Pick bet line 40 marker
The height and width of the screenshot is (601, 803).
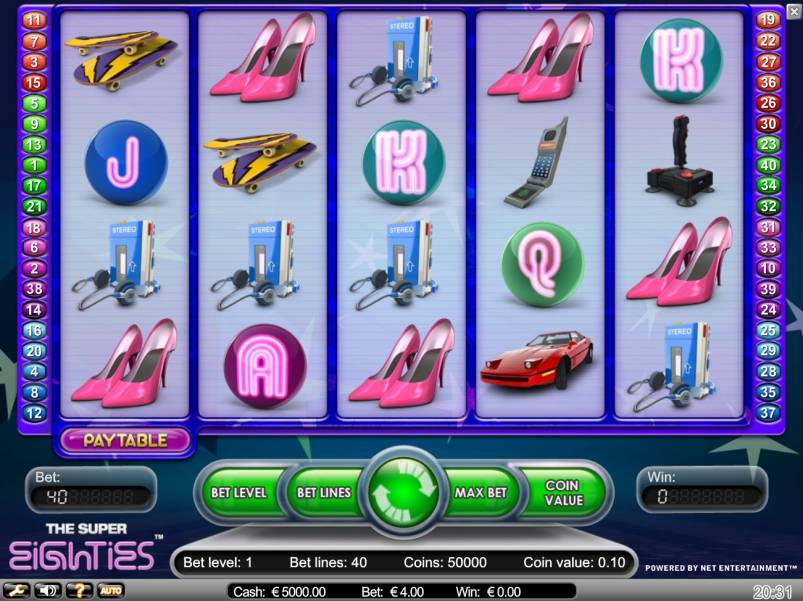pyautogui.click(x=768, y=165)
